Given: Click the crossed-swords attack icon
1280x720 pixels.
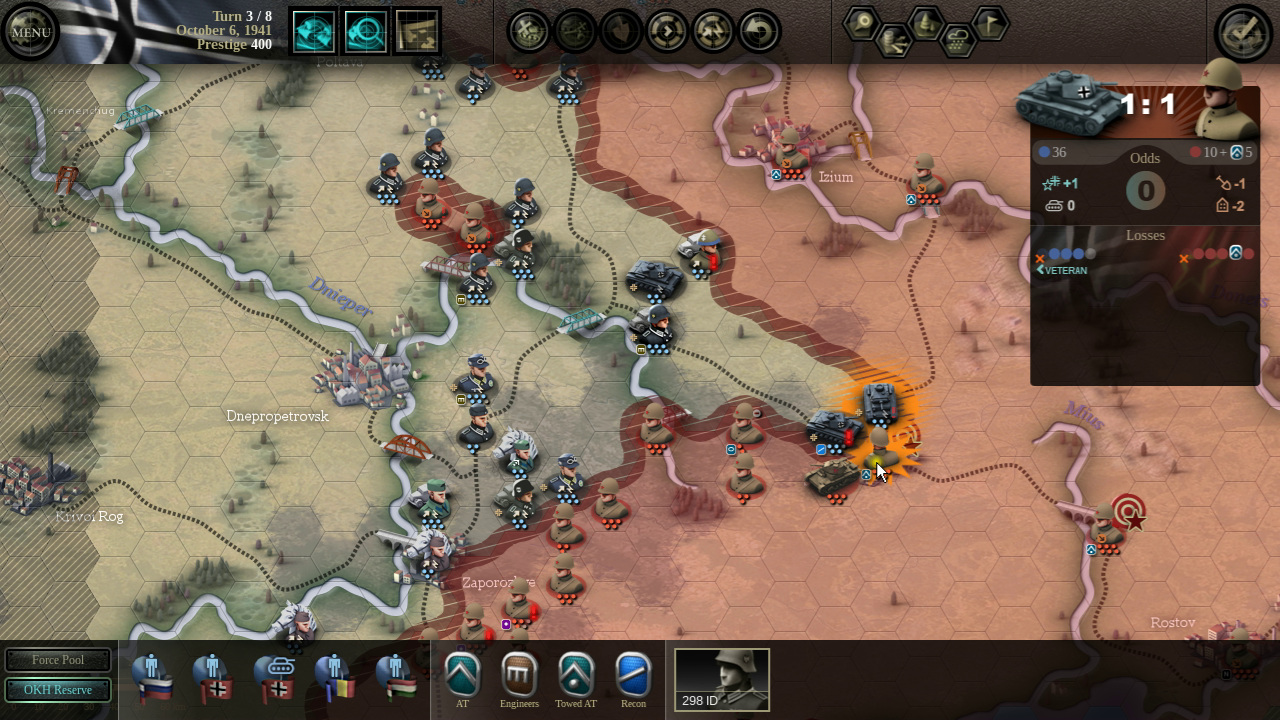Looking at the screenshot, I should click(x=528, y=31).
